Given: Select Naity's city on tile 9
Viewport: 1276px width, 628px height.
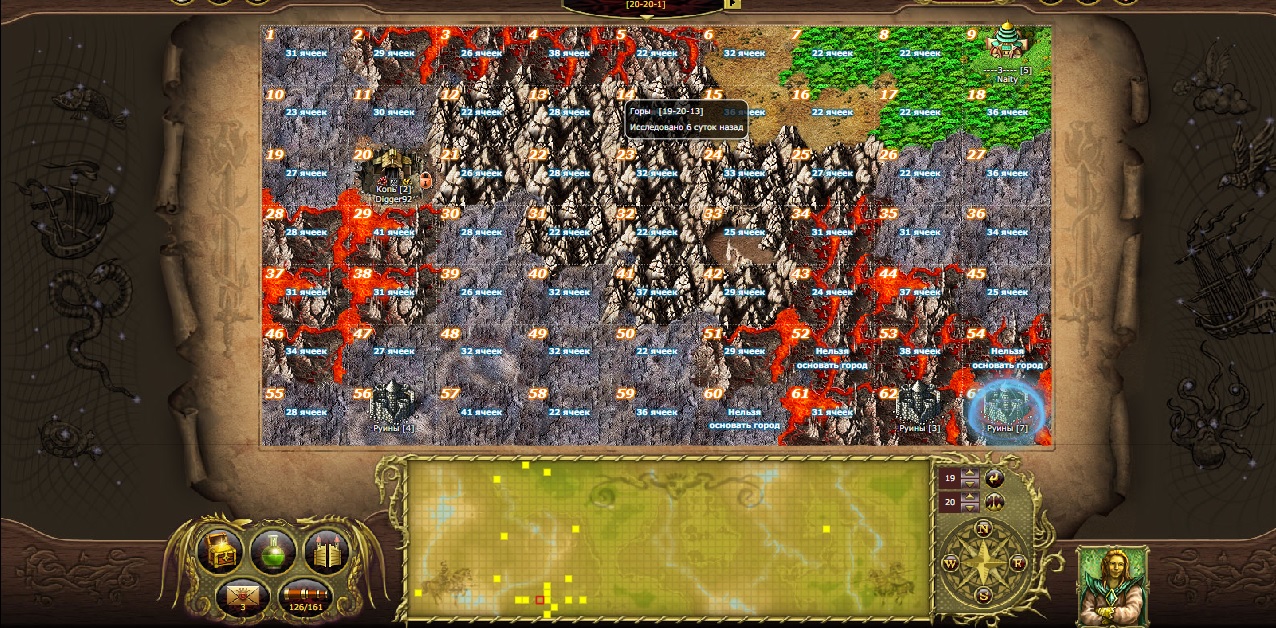Looking at the screenshot, I should pyautogui.click(x=1005, y=44).
